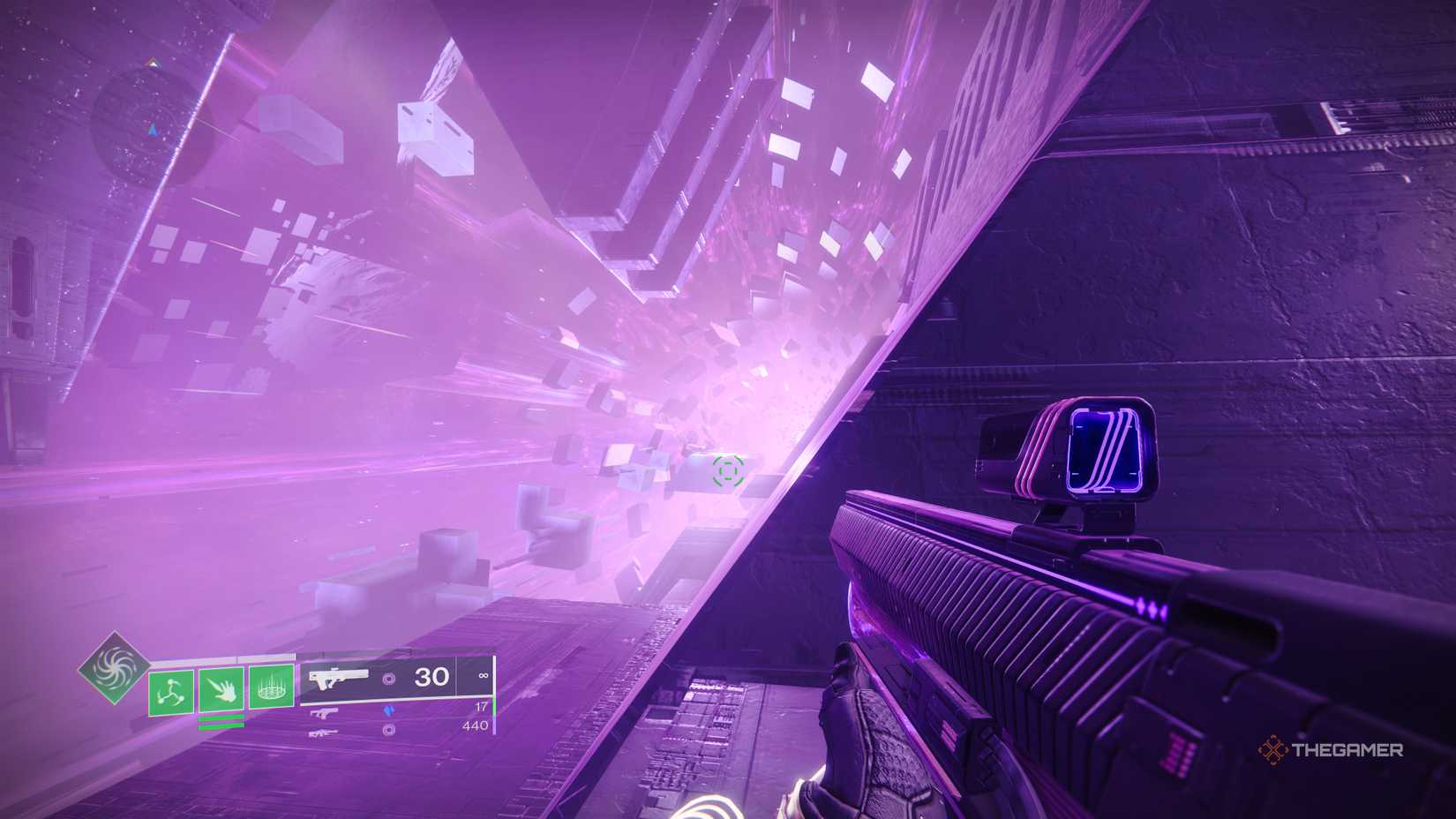Screen dimensions: 1456x819
Task: Click the green waypoint triangle above the radar
Action: click(152, 64)
